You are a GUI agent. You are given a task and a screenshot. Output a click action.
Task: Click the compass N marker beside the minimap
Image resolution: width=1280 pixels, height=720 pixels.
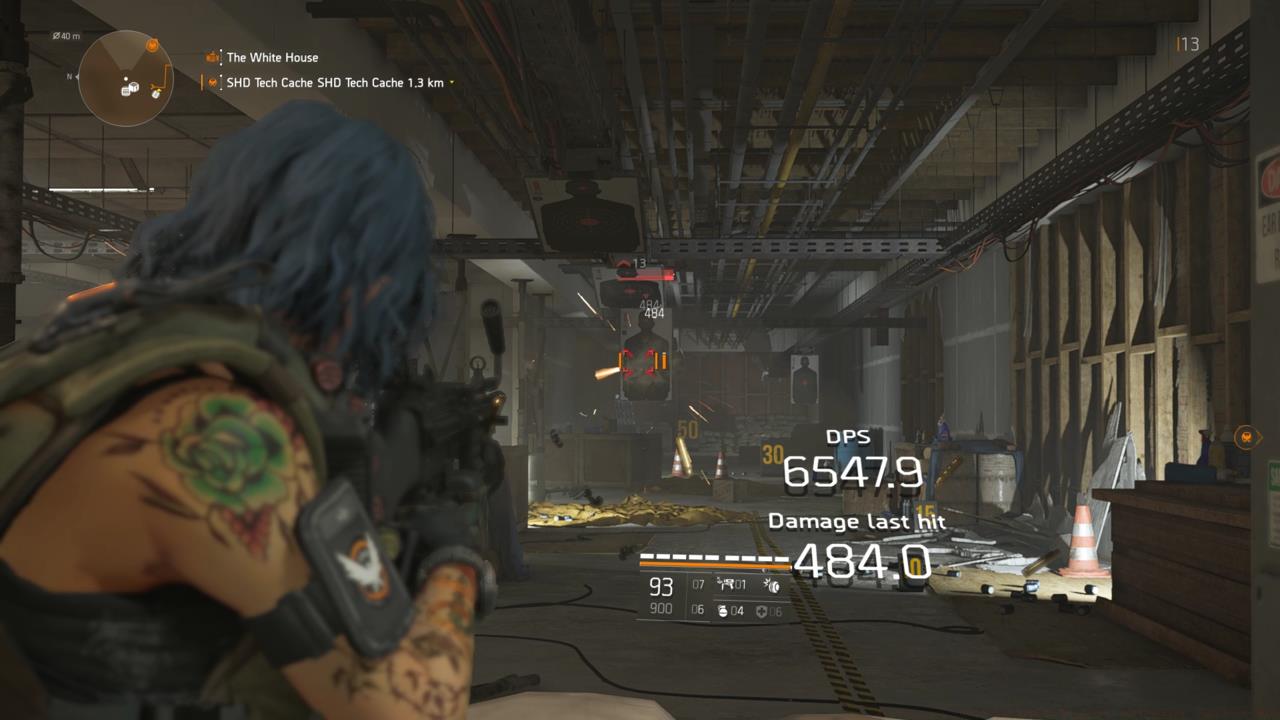70,76
